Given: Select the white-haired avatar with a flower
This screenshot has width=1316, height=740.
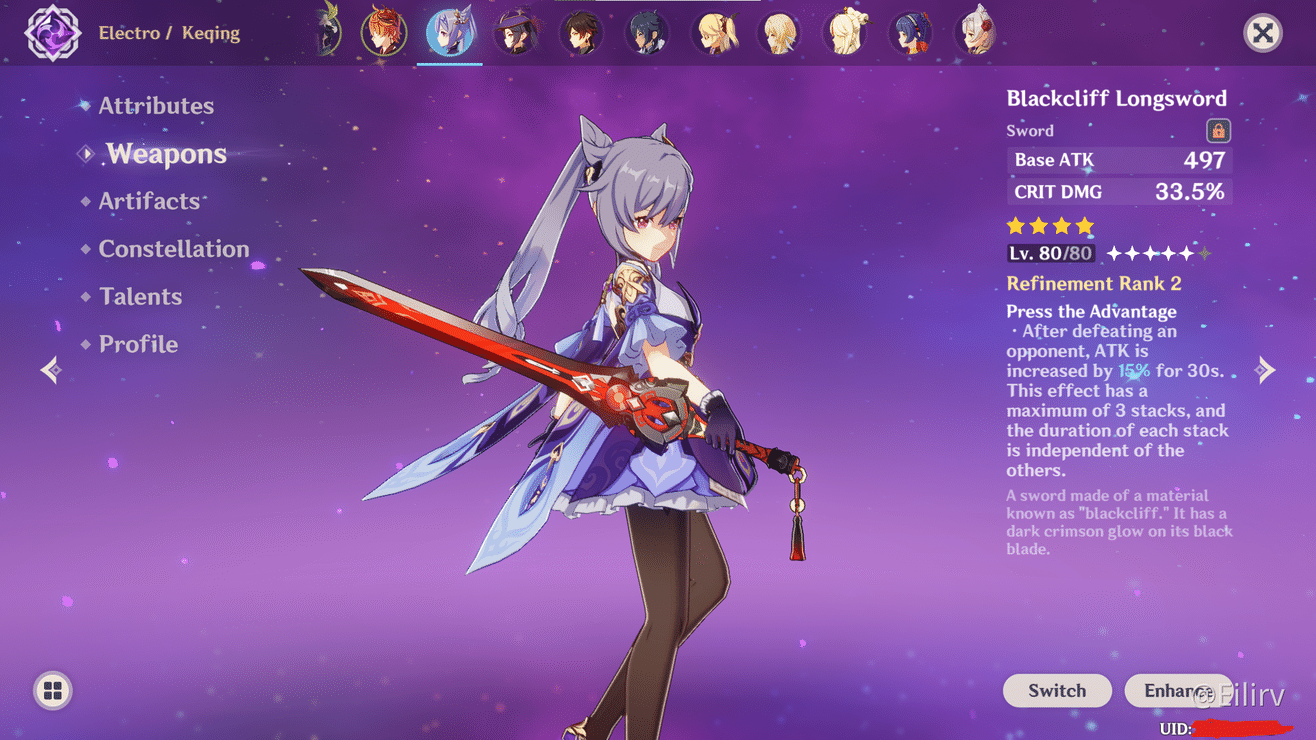Looking at the screenshot, I should pyautogui.click(x=977, y=31).
